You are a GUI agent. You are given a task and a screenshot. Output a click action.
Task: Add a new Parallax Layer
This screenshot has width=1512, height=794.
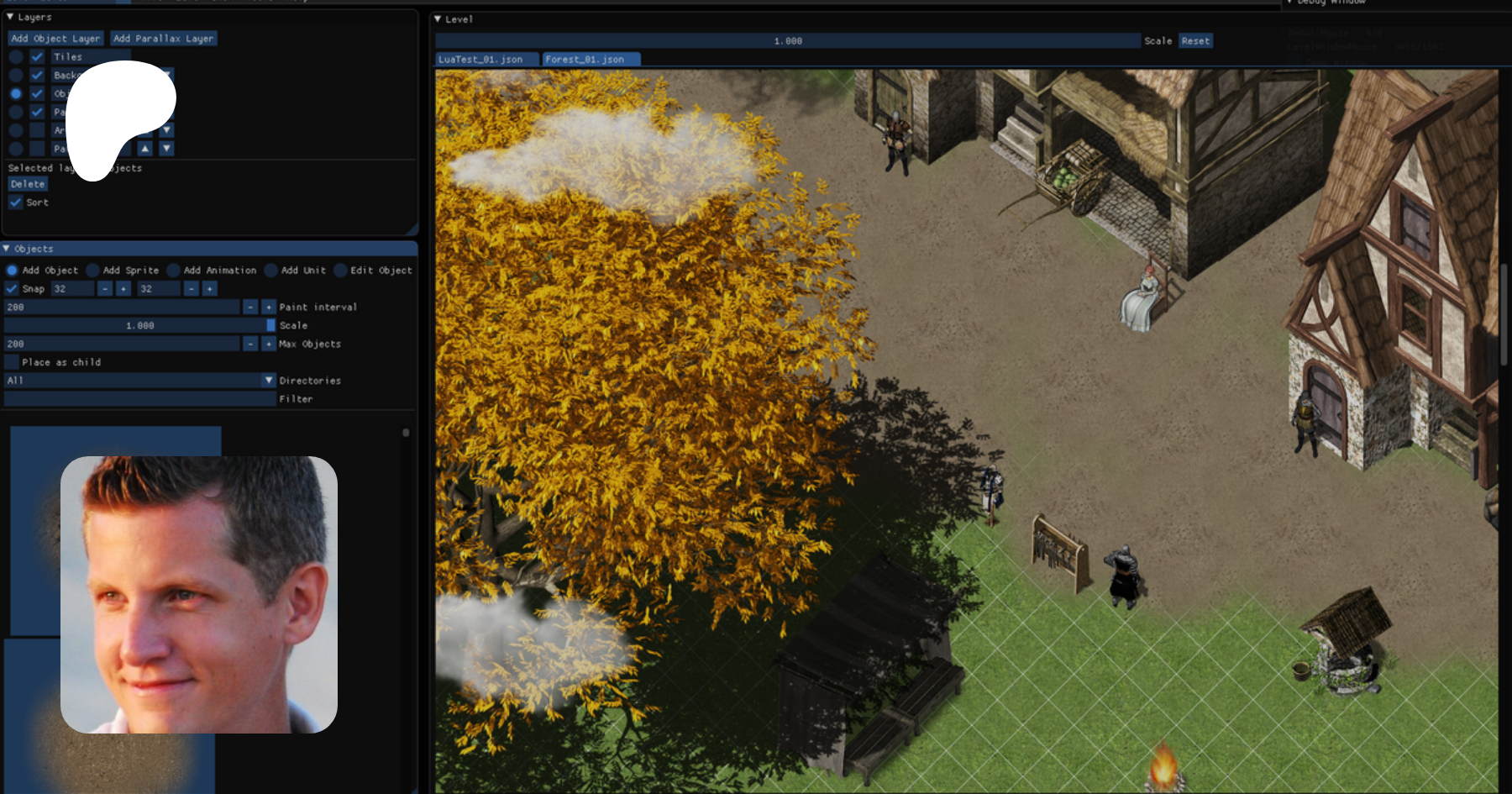(163, 39)
